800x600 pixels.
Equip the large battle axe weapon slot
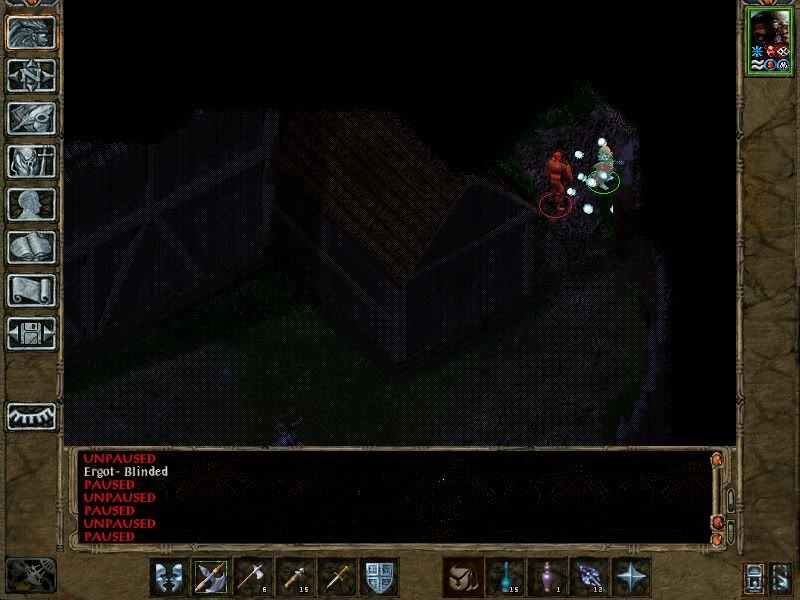[x=211, y=577]
